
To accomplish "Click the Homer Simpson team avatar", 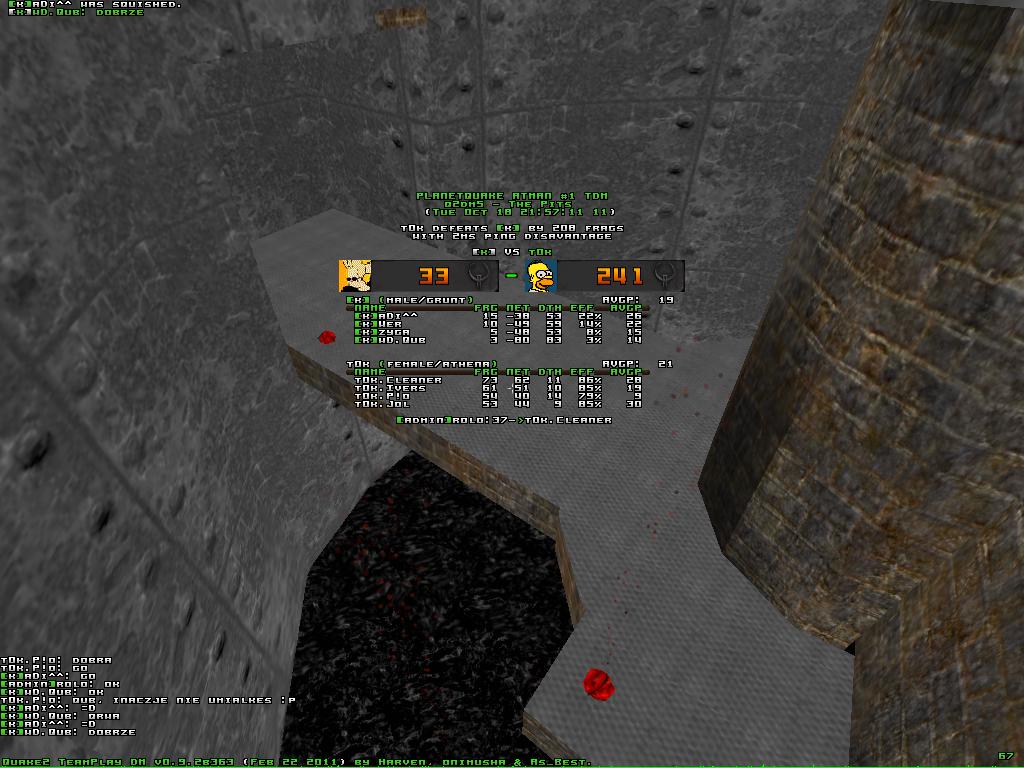I will 541,275.
